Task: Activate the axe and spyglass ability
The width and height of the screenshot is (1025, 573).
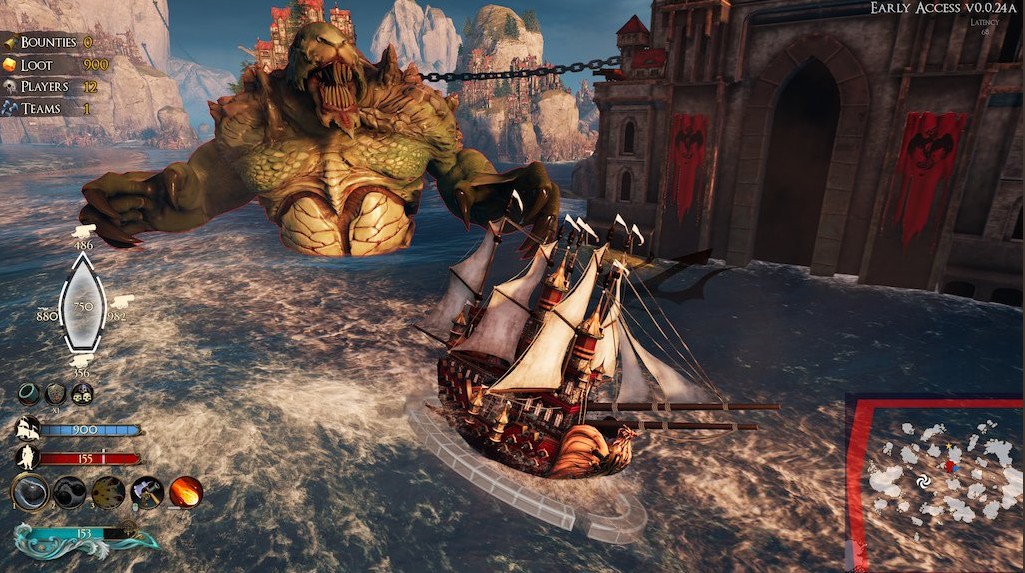Action: coord(147,492)
